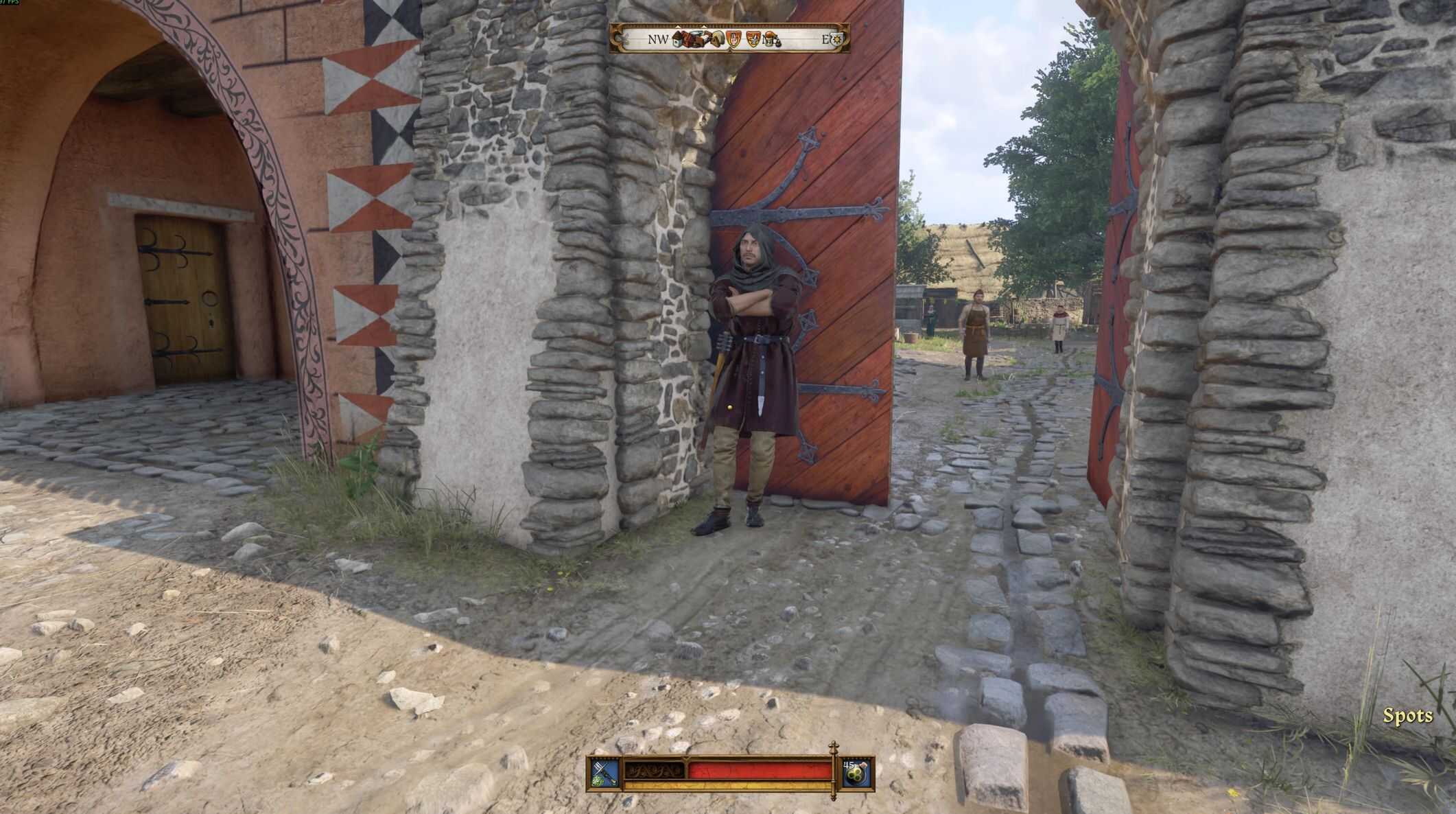Select the equipped weapon icon

point(604,773)
